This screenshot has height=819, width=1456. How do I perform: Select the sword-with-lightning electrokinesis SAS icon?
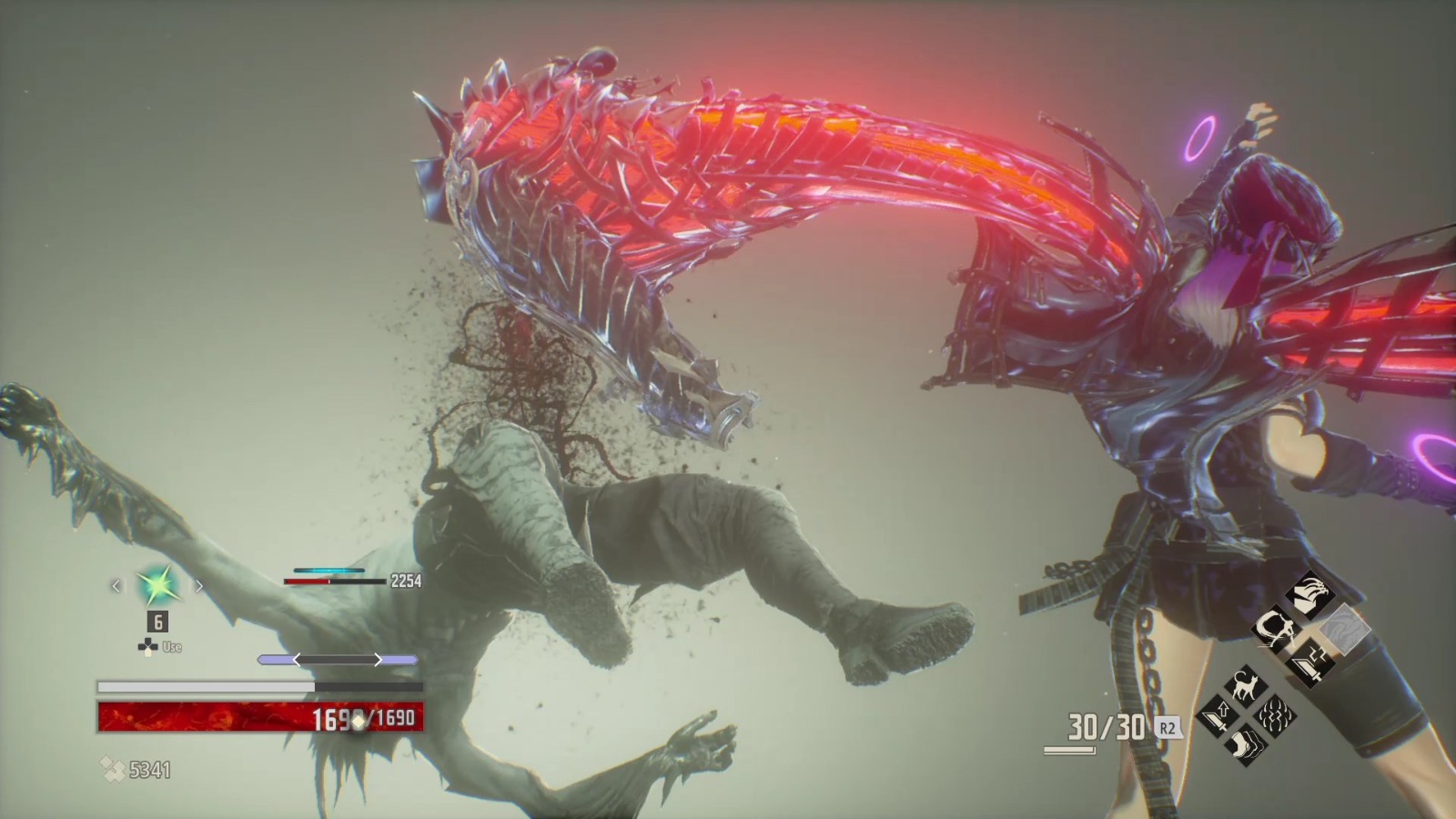(1309, 663)
